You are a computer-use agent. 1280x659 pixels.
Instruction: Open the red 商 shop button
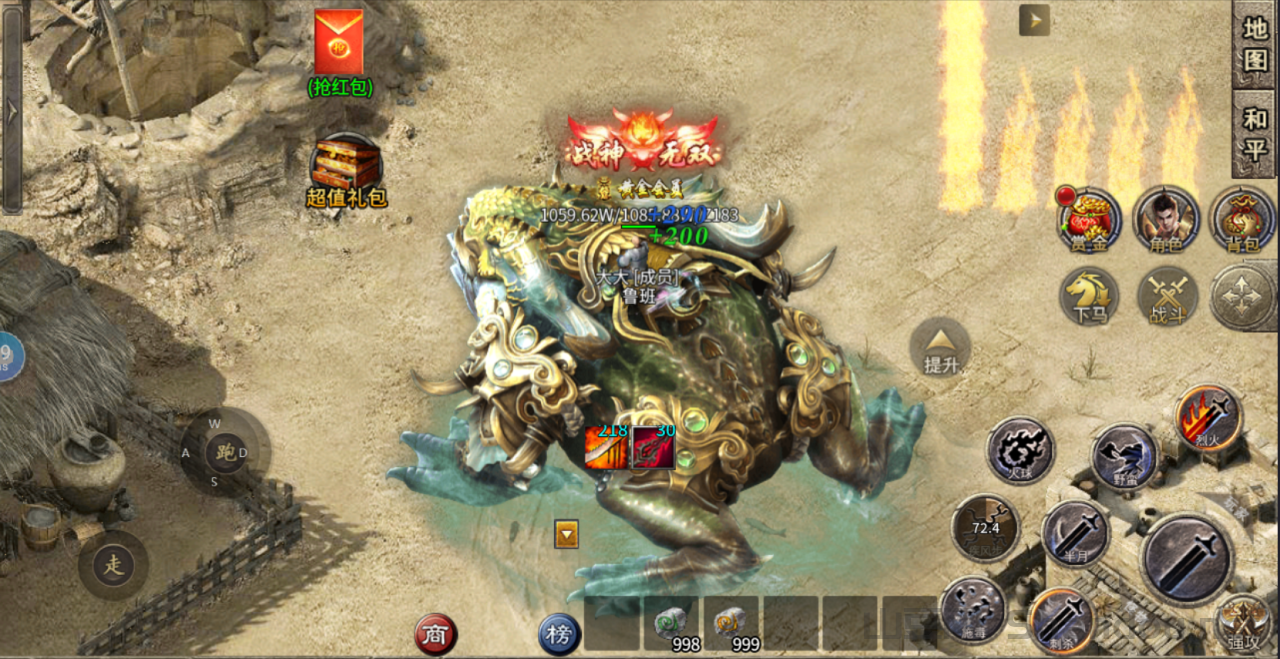(x=436, y=634)
